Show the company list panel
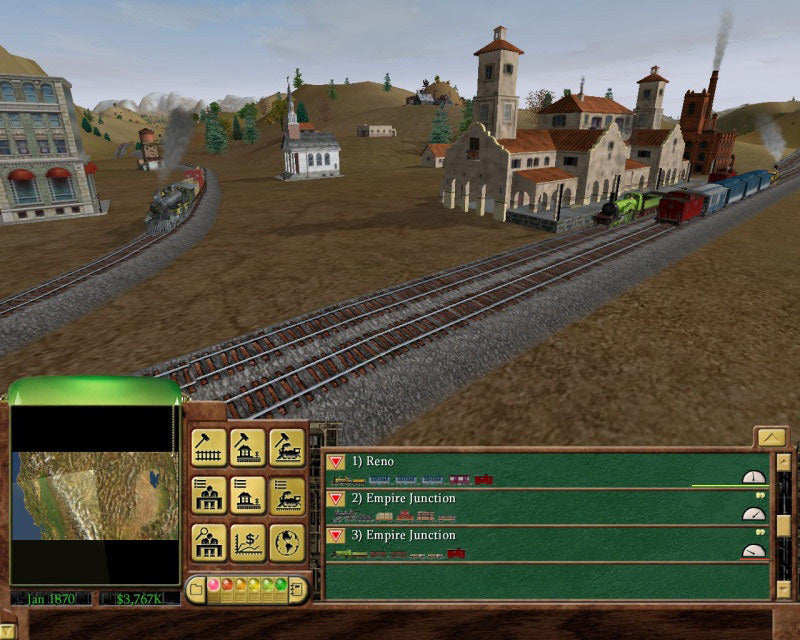800x640 pixels. pos(209,495)
